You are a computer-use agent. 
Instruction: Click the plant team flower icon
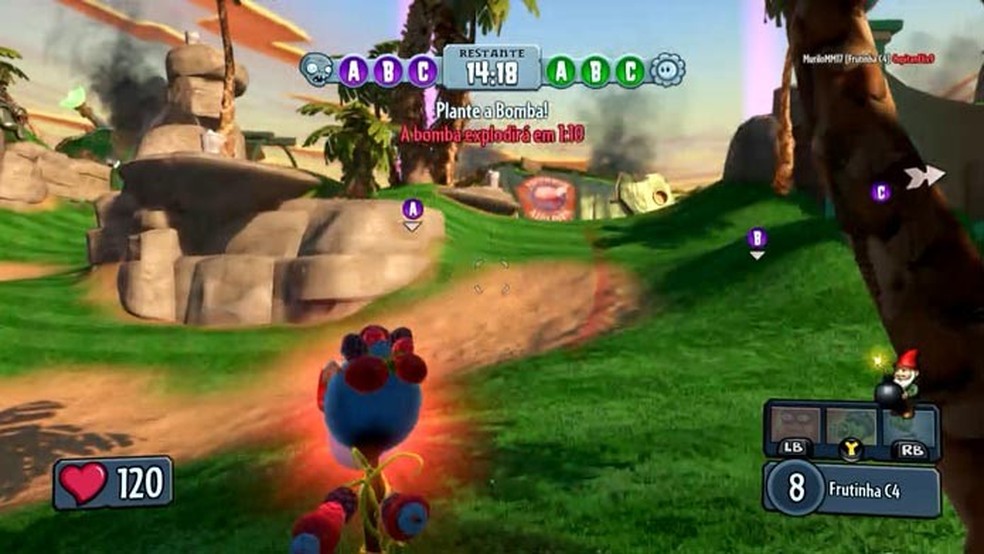pos(667,70)
